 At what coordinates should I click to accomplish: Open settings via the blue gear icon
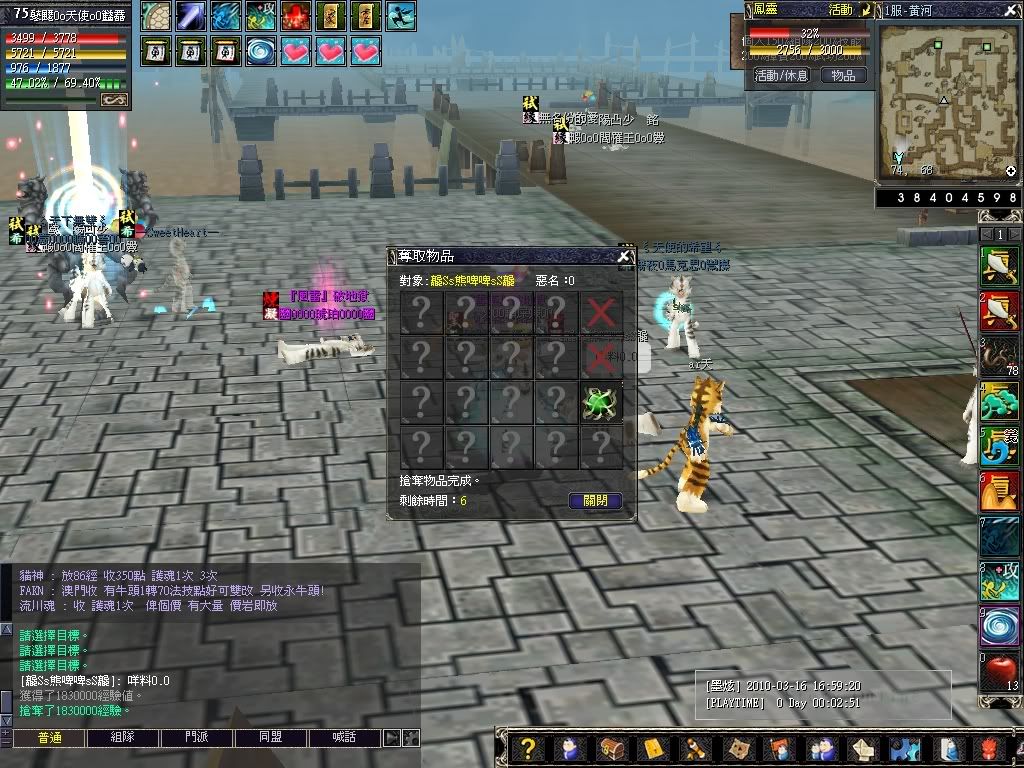pyautogui.click(x=905, y=749)
